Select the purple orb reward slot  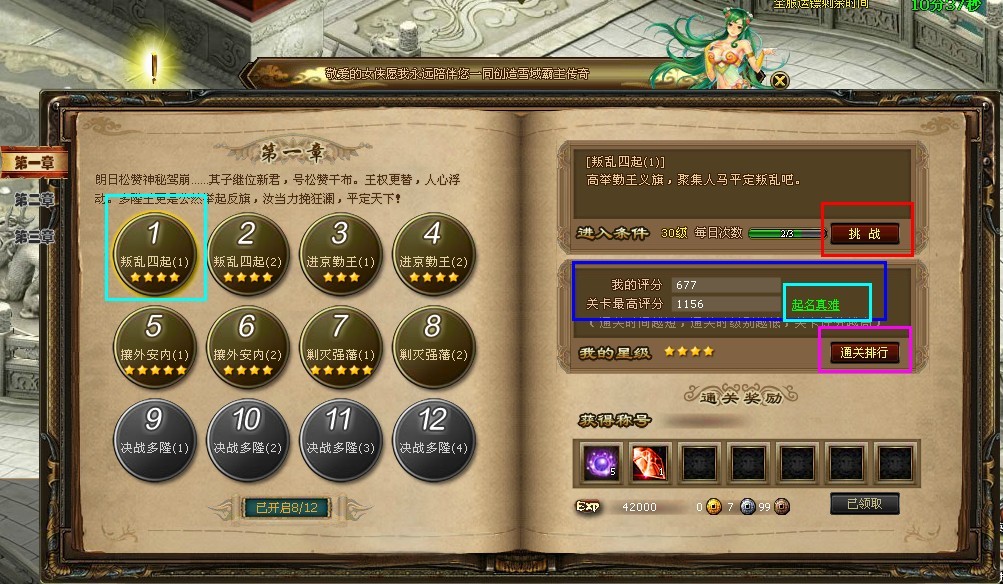601,463
